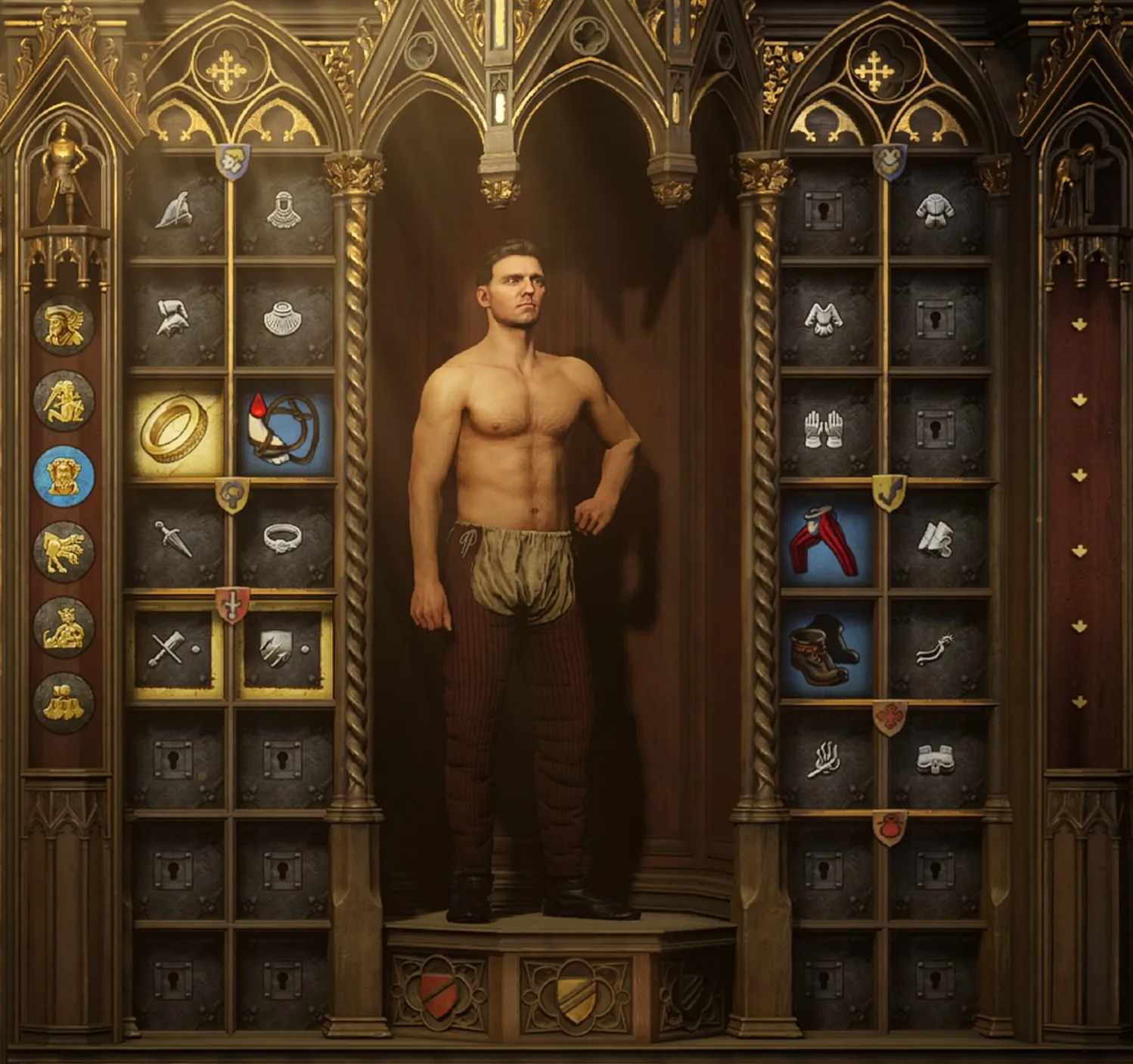Open the empty hat slot
The height and width of the screenshot is (1064, 1133).
point(177,209)
